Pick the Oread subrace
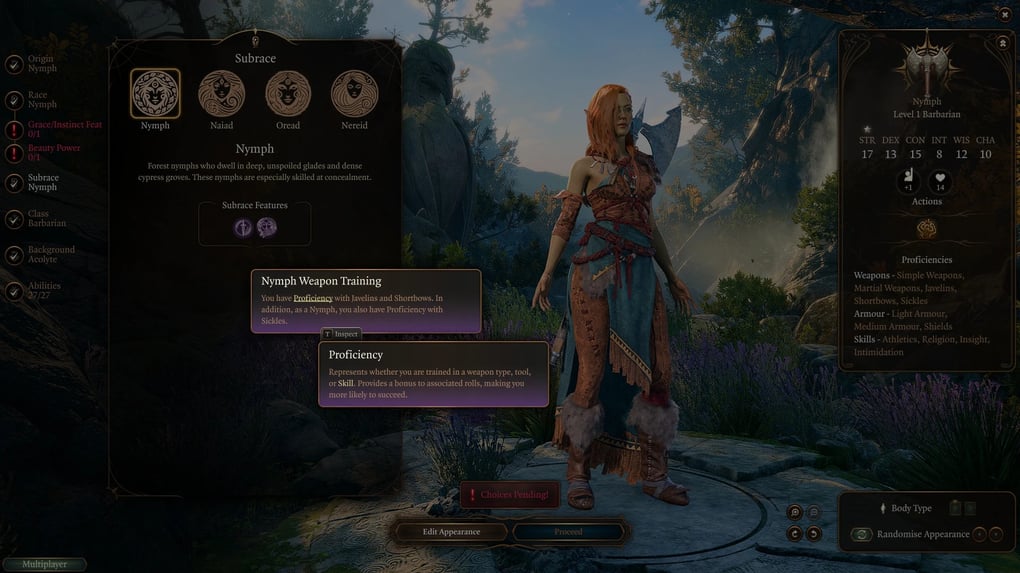Image resolution: width=1020 pixels, height=573 pixels. (x=288, y=94)
